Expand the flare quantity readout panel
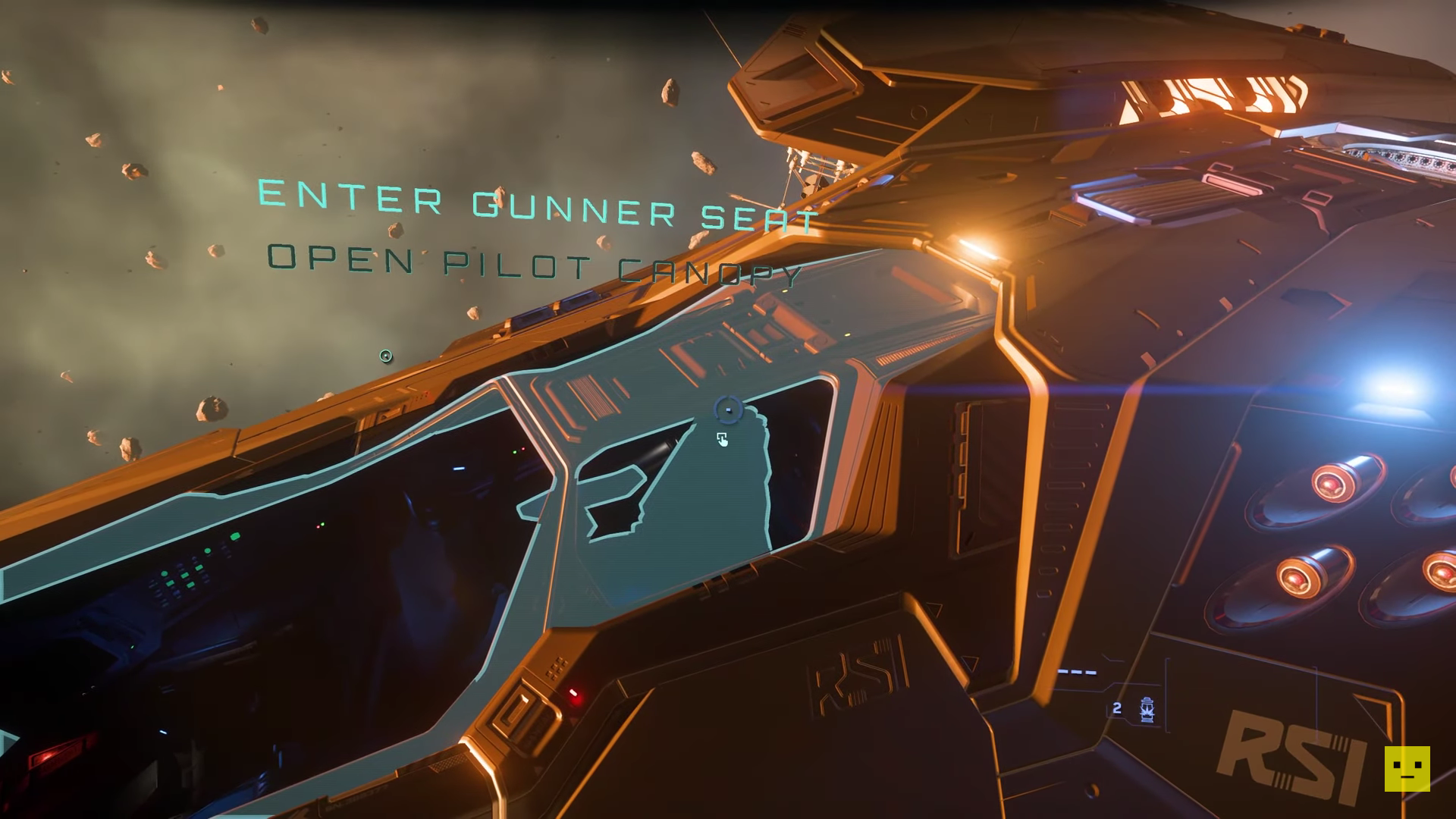Viewport: 1456px width, 819px height. coord(1130,709)
